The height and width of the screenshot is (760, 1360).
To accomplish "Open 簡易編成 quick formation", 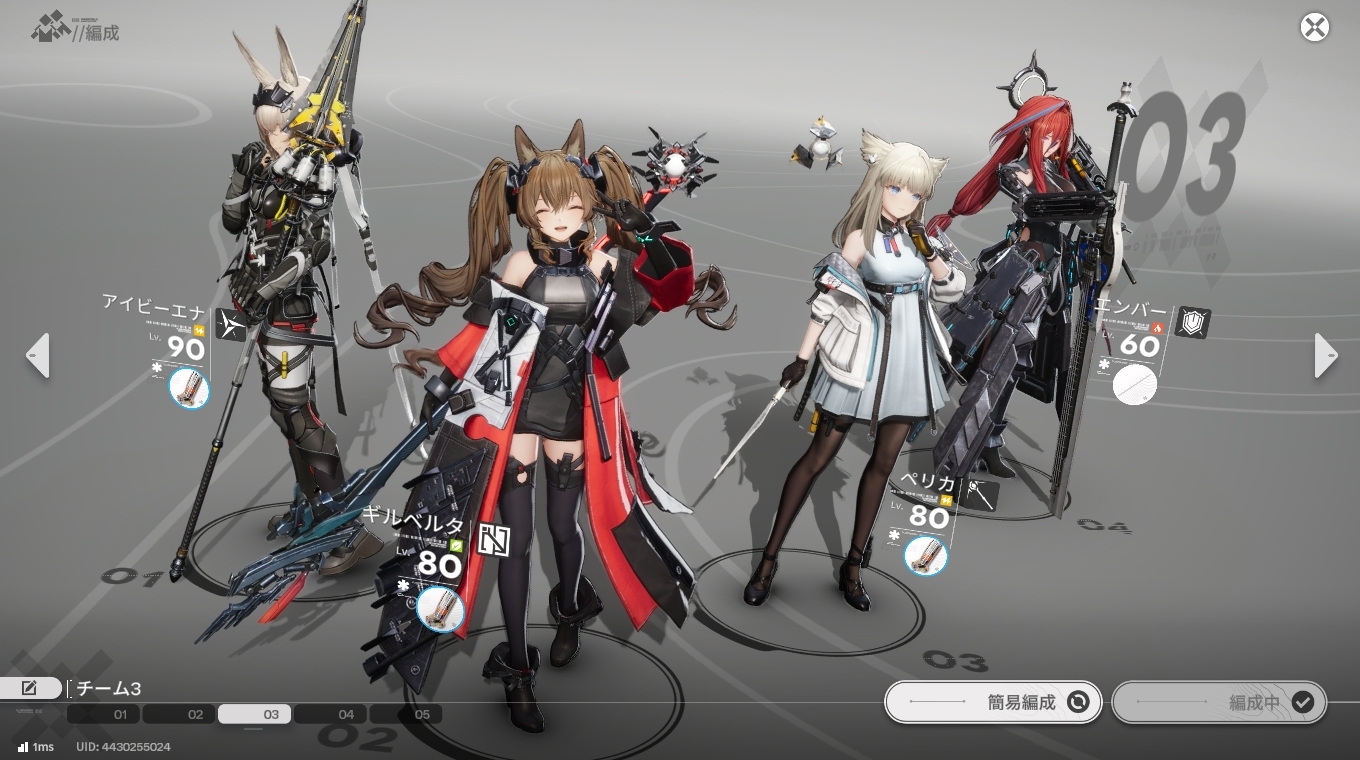I will pyautogui.click(x=992, y=702).
